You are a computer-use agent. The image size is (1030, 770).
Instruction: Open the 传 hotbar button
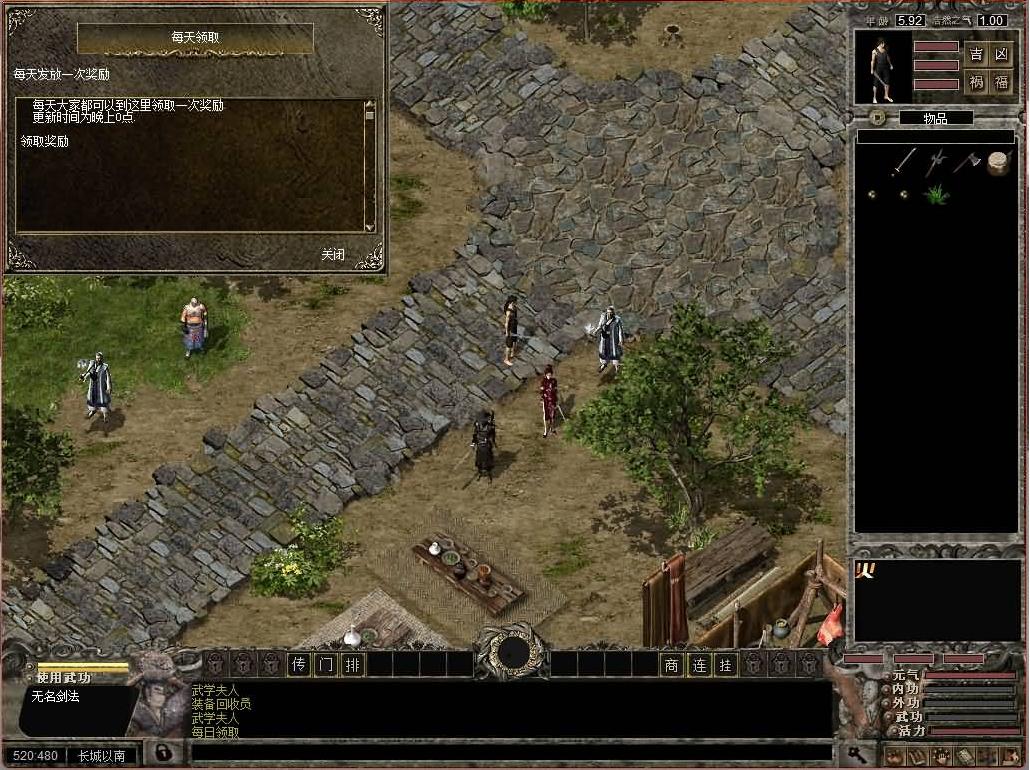pyautogui.click(x=299, y=664)
